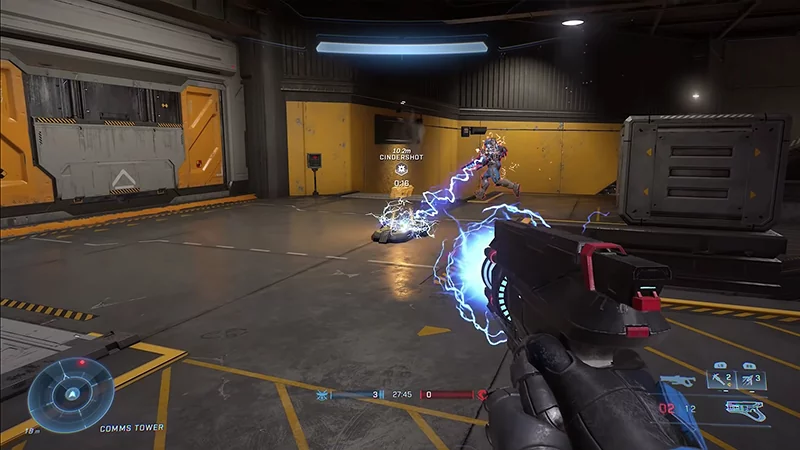Click the red team emblem
800x450 pixels.
point(481,395)
